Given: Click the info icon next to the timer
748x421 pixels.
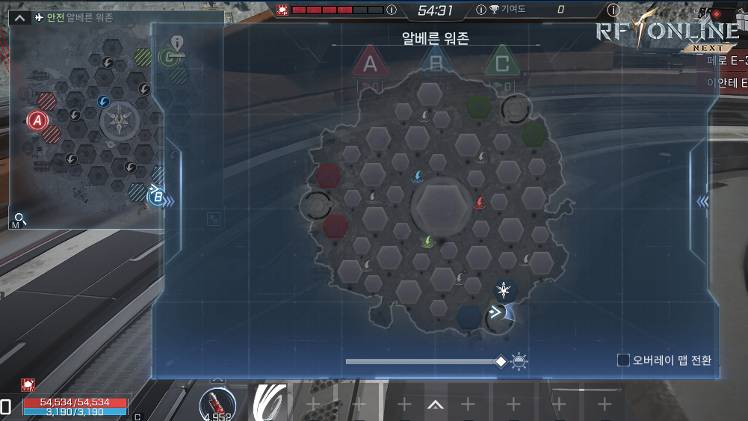Looking at the screenshot, I should point(391,10).
